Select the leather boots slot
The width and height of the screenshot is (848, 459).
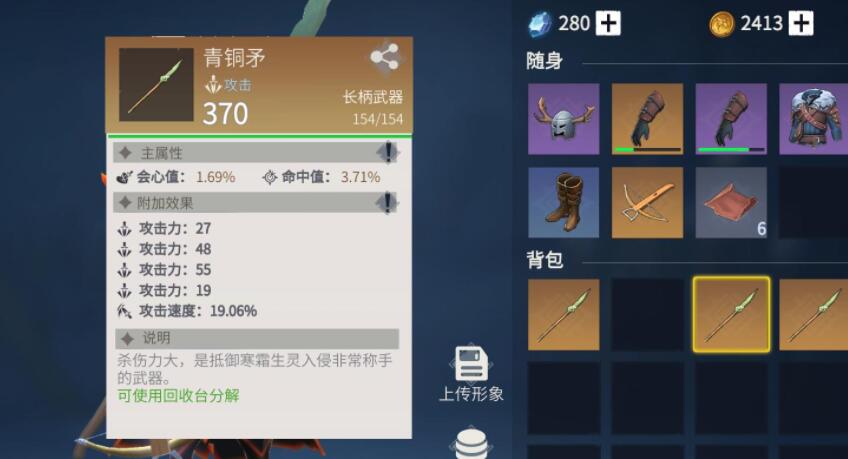pyautogui.click(x=563, y=202)
